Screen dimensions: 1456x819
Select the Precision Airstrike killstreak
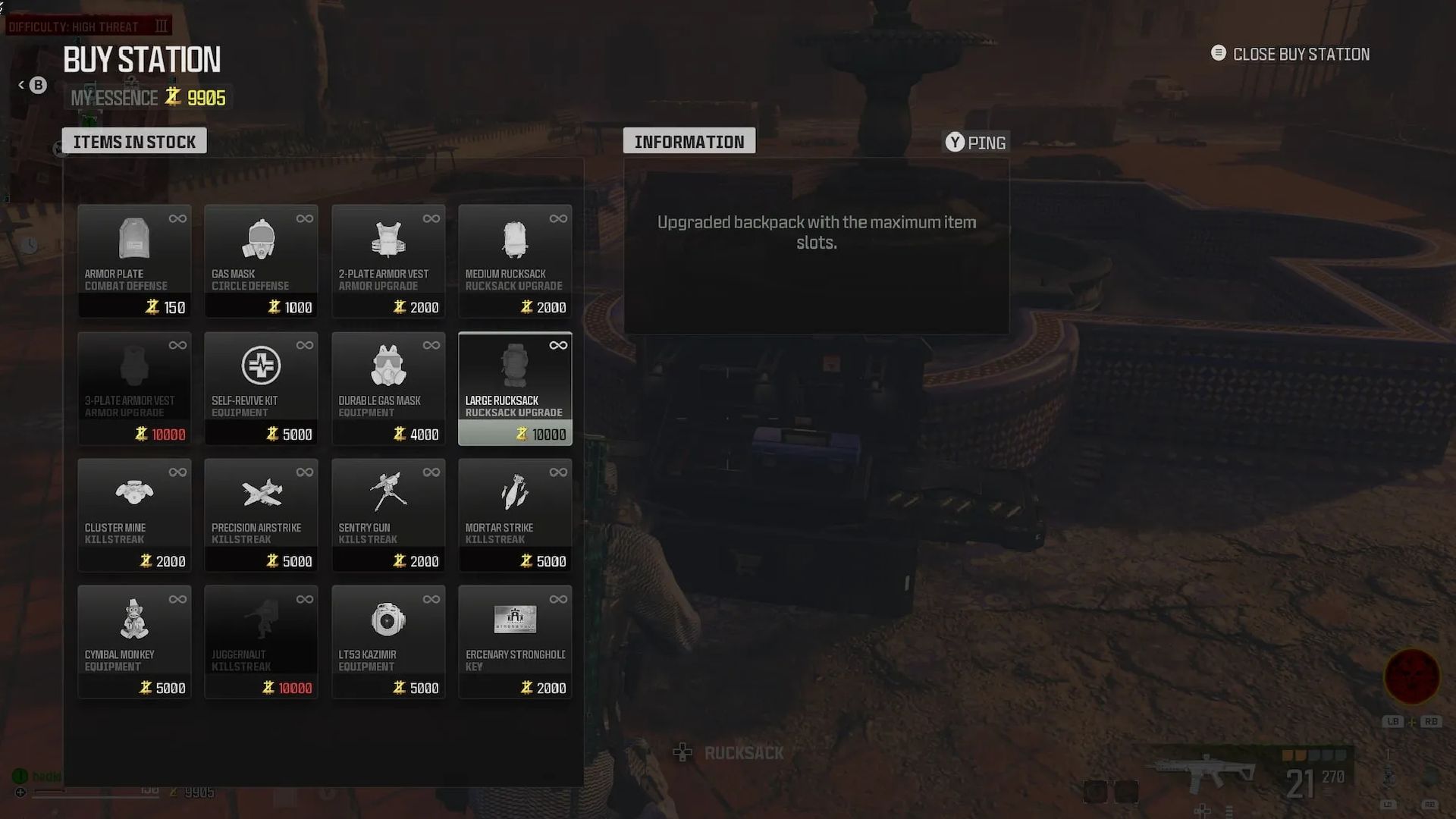[x=261, y=516]
